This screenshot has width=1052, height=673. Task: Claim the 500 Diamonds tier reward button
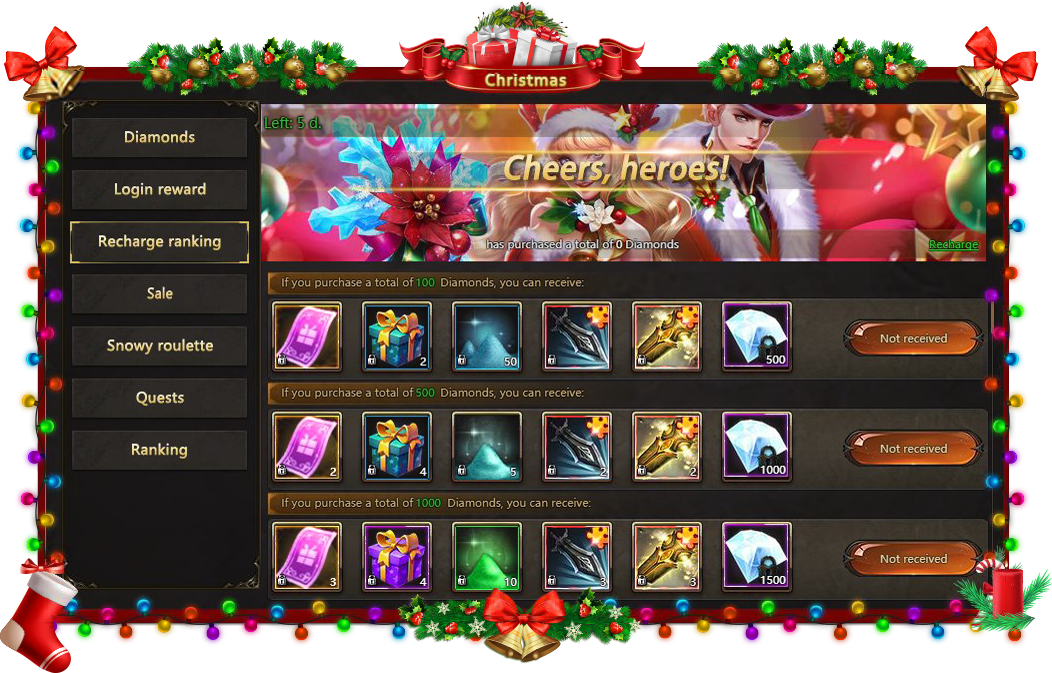[912, 449]
